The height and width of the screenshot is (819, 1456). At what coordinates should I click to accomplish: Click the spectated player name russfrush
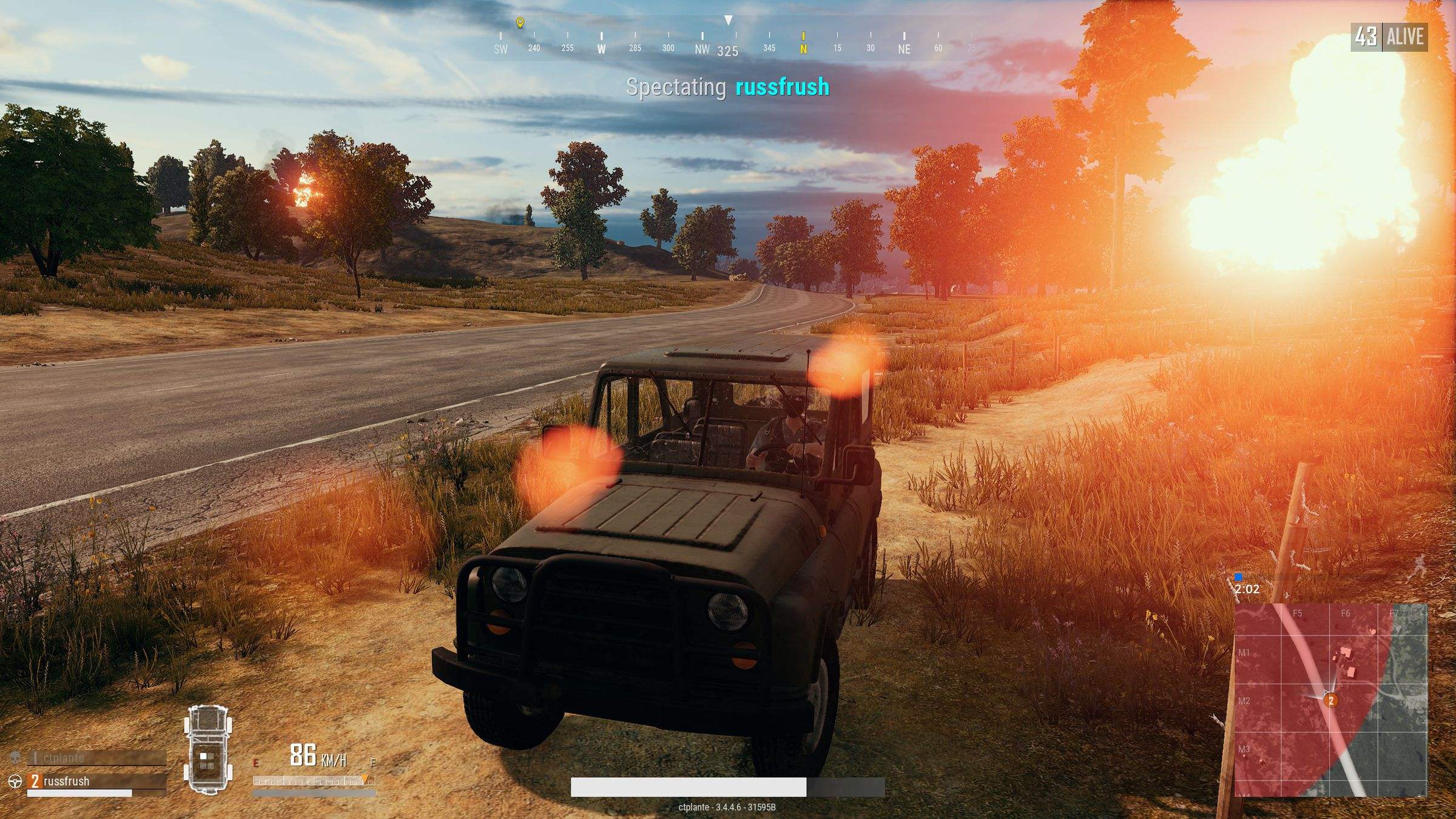click(x=782, y=87)
